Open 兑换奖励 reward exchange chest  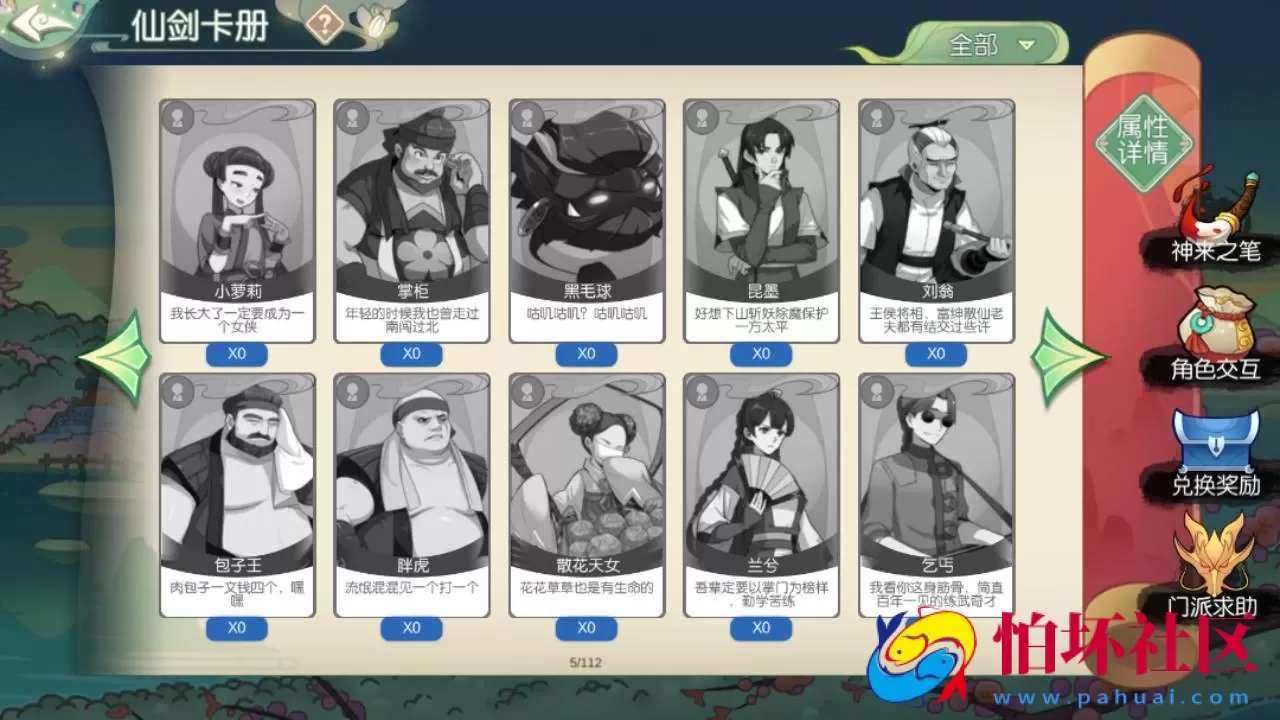pos(1215,455)
